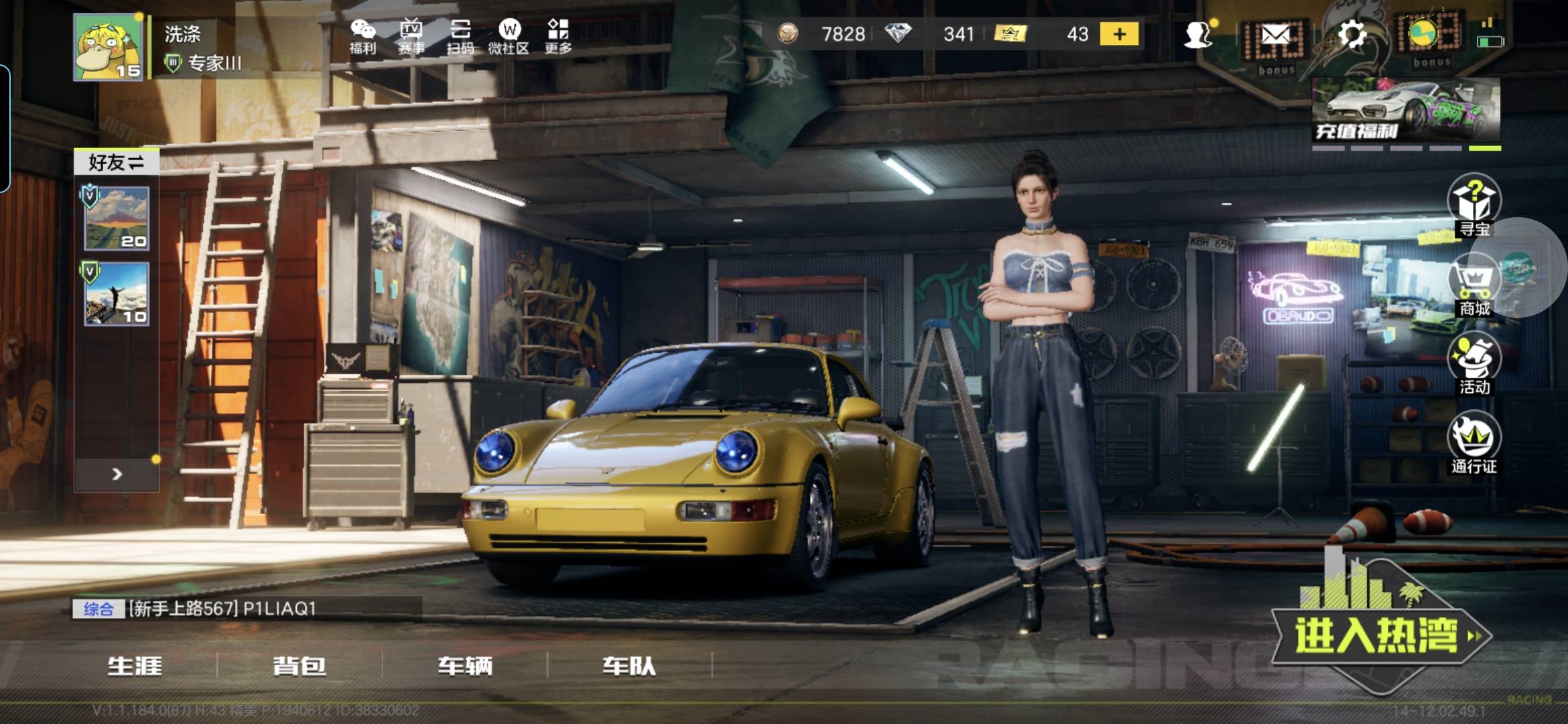Open the settings gear icon
The height and width of the screenshot is (724, 1568).
[1352, 34]
